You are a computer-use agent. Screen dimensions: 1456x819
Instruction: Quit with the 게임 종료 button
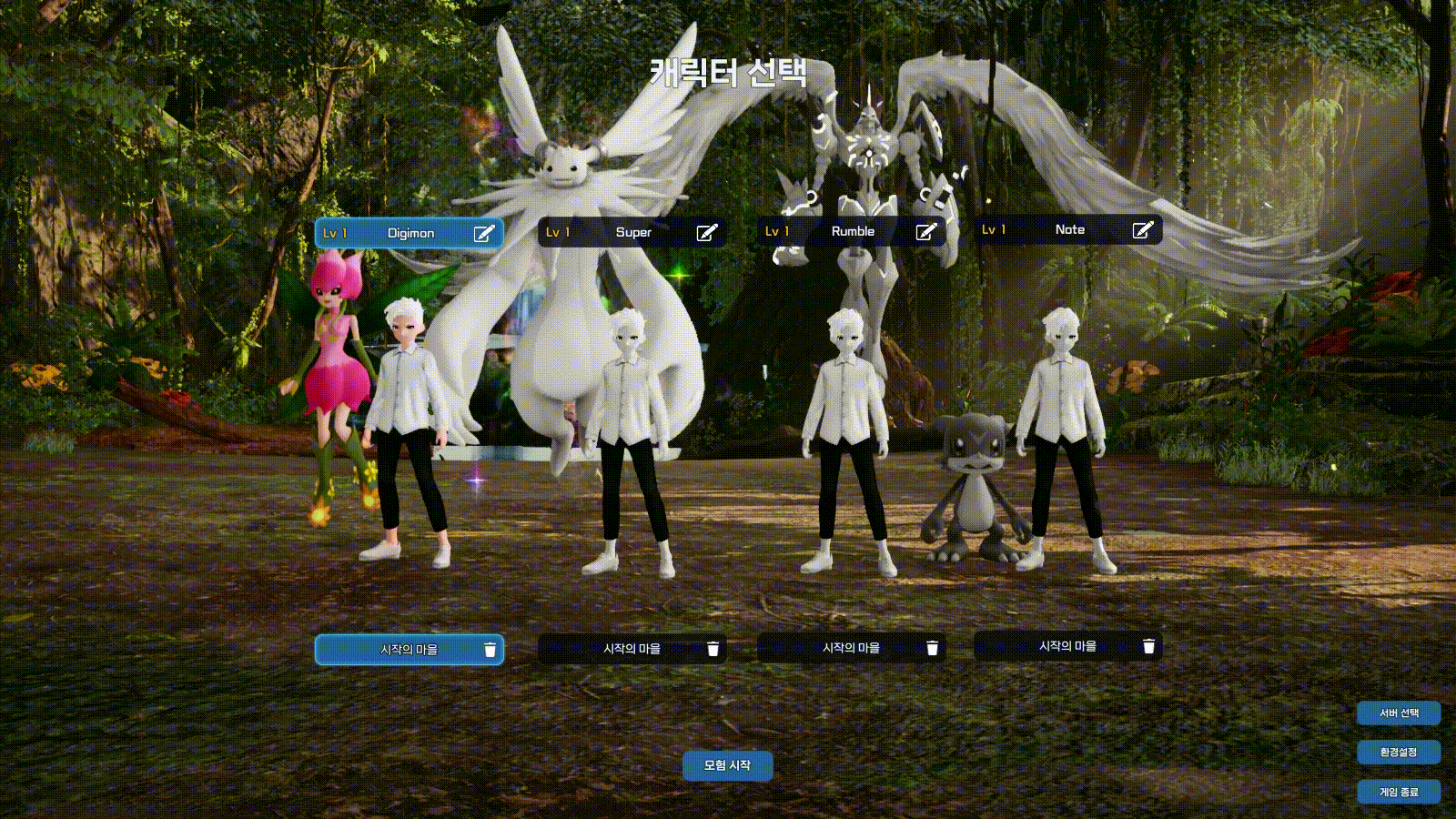tap(1399, 792)
